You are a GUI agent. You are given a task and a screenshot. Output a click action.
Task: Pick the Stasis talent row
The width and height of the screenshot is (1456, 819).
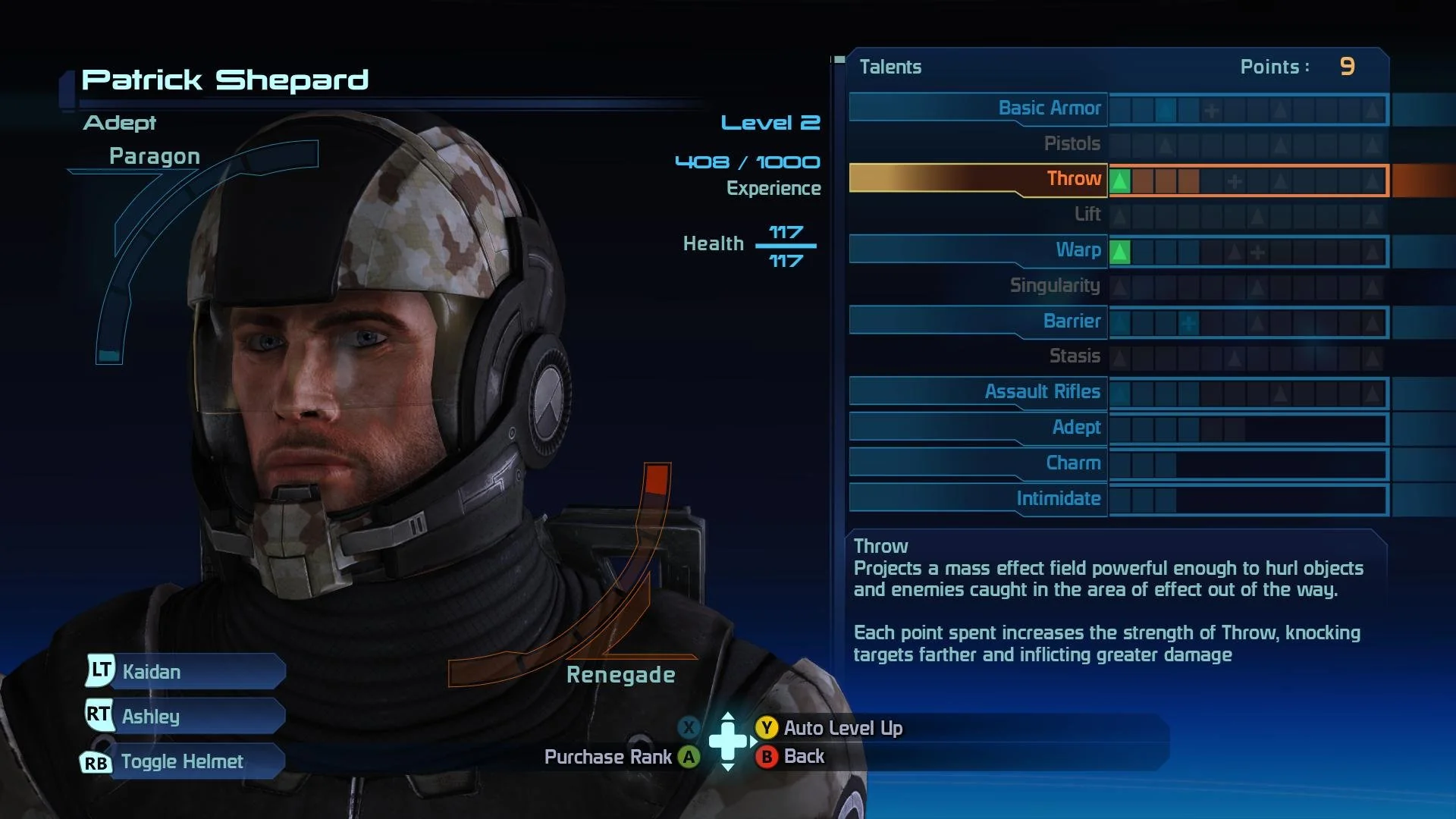[x=1074, y=356]
